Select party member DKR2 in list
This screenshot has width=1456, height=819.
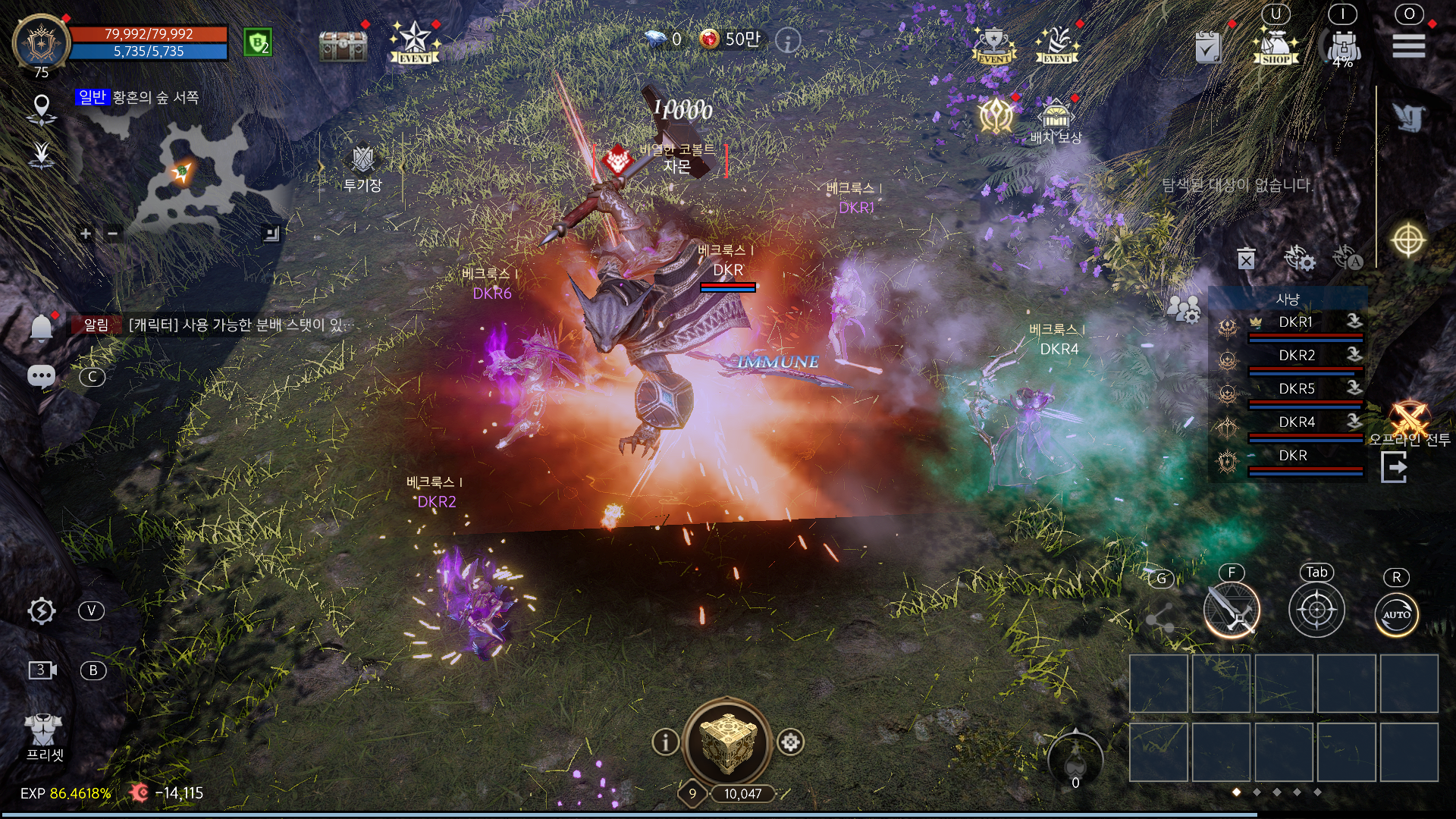pos(1297,356)
